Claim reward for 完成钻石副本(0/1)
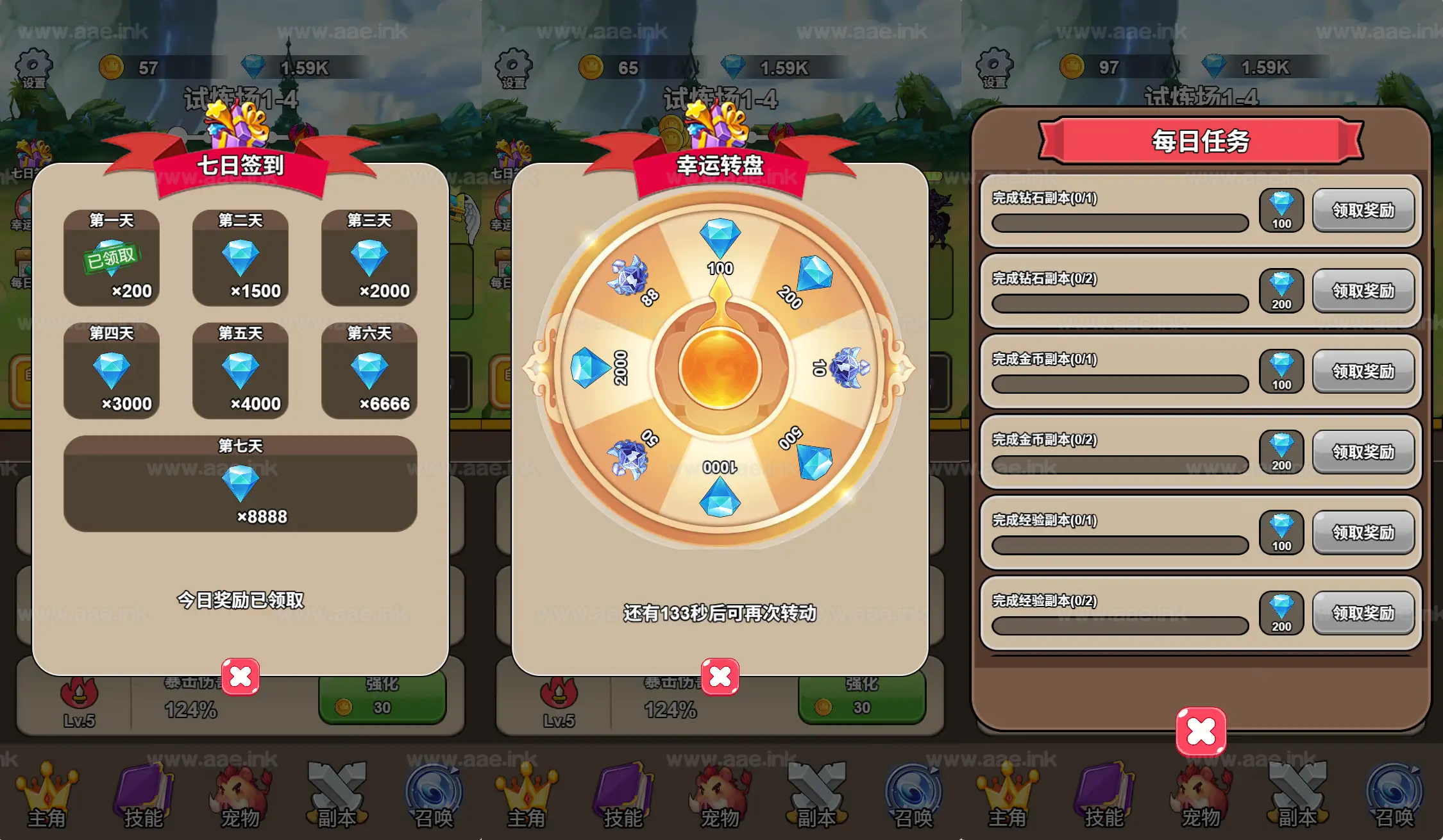 click(x=1363, y=210)
